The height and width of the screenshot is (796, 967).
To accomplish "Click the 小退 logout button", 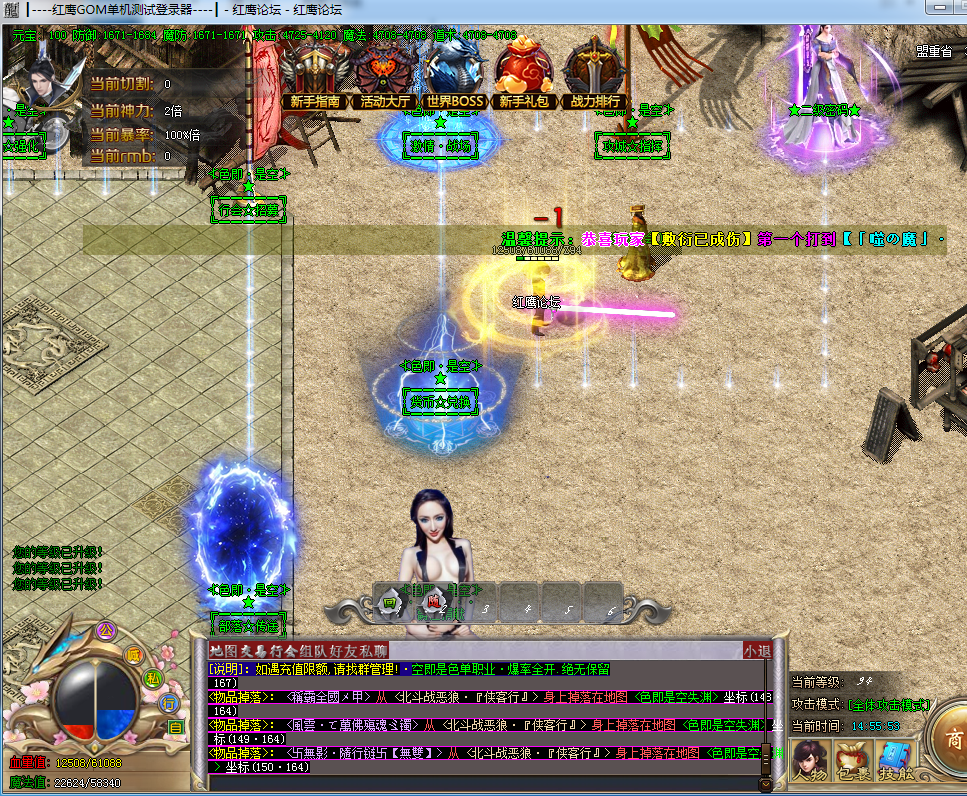I will tap(757, 651).
